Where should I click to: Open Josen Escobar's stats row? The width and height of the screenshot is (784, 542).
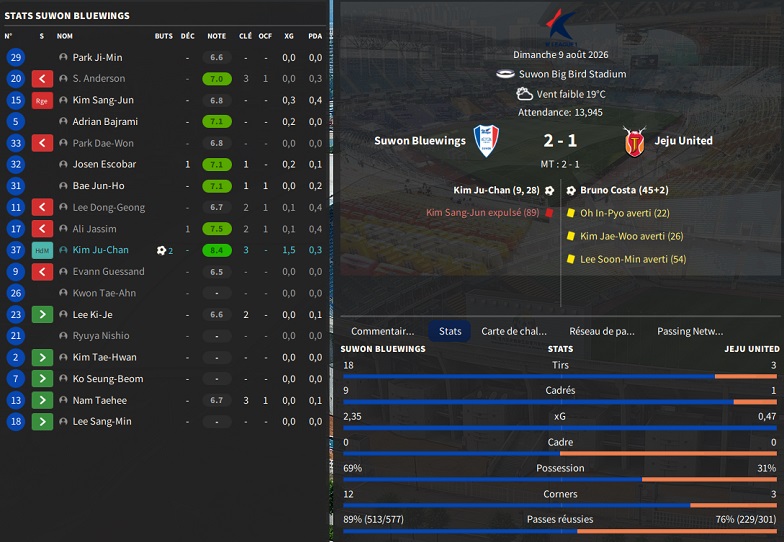click(x=104, y=164)
